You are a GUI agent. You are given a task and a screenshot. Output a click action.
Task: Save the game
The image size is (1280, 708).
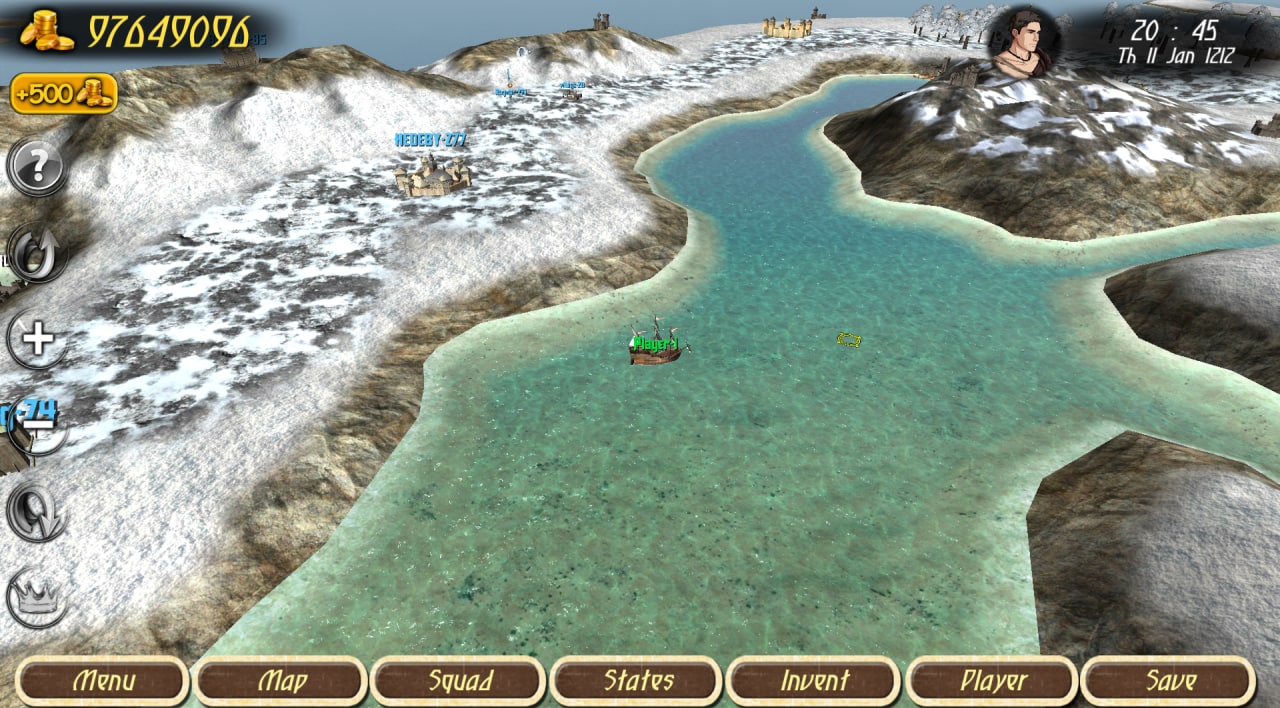coord(1169,682)
